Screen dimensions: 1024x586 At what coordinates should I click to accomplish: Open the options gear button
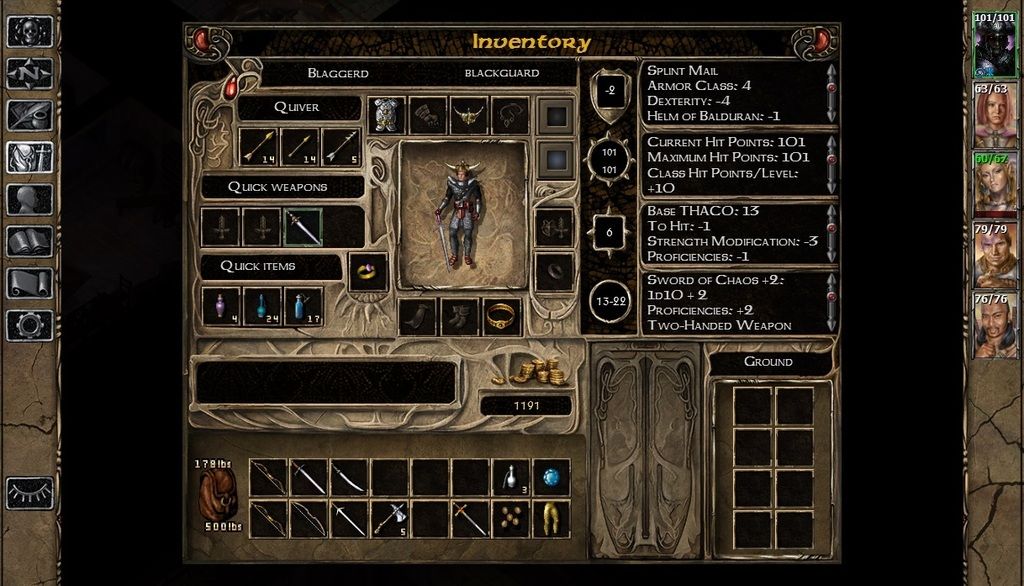(30, 325)
